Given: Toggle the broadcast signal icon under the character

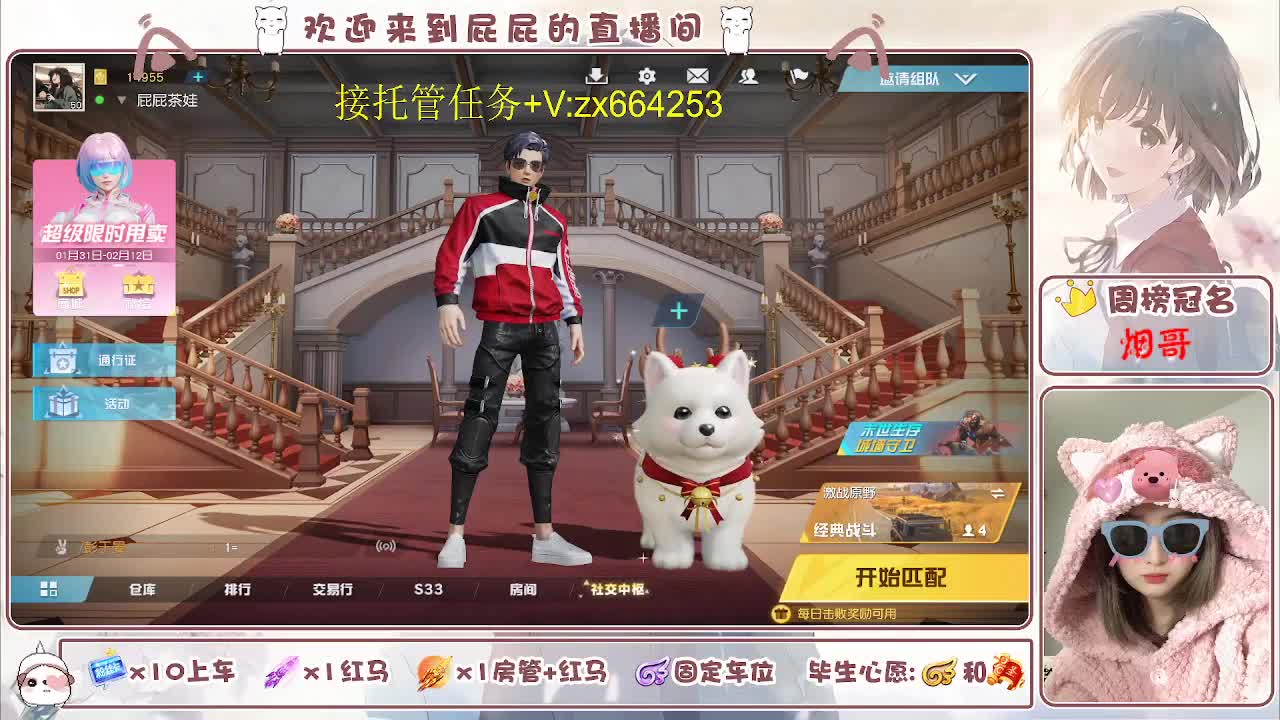Looking at the screenshot, I should point(385,545).
